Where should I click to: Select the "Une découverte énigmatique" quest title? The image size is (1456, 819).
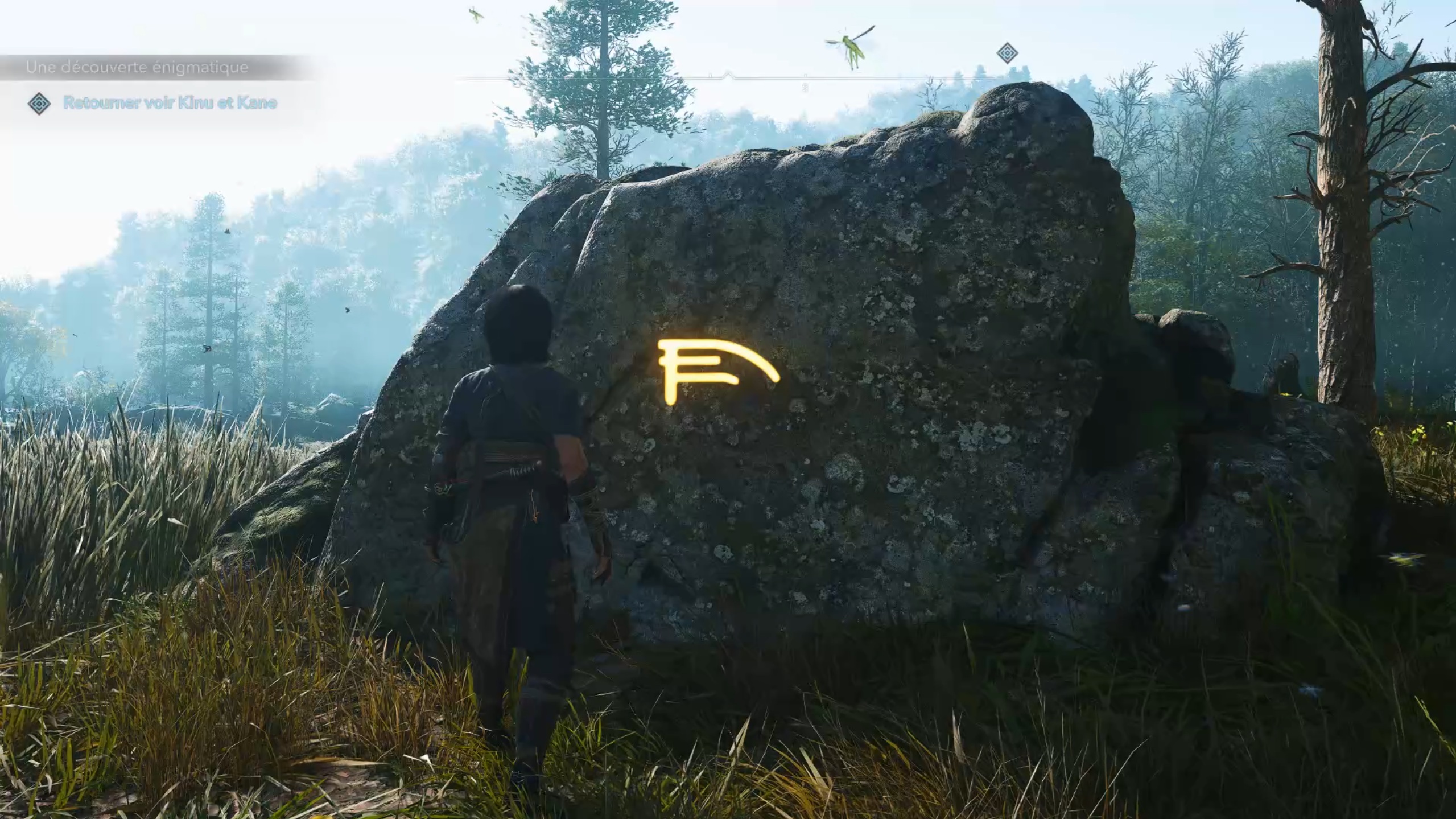pyautogui.click(x=137, y=68)
